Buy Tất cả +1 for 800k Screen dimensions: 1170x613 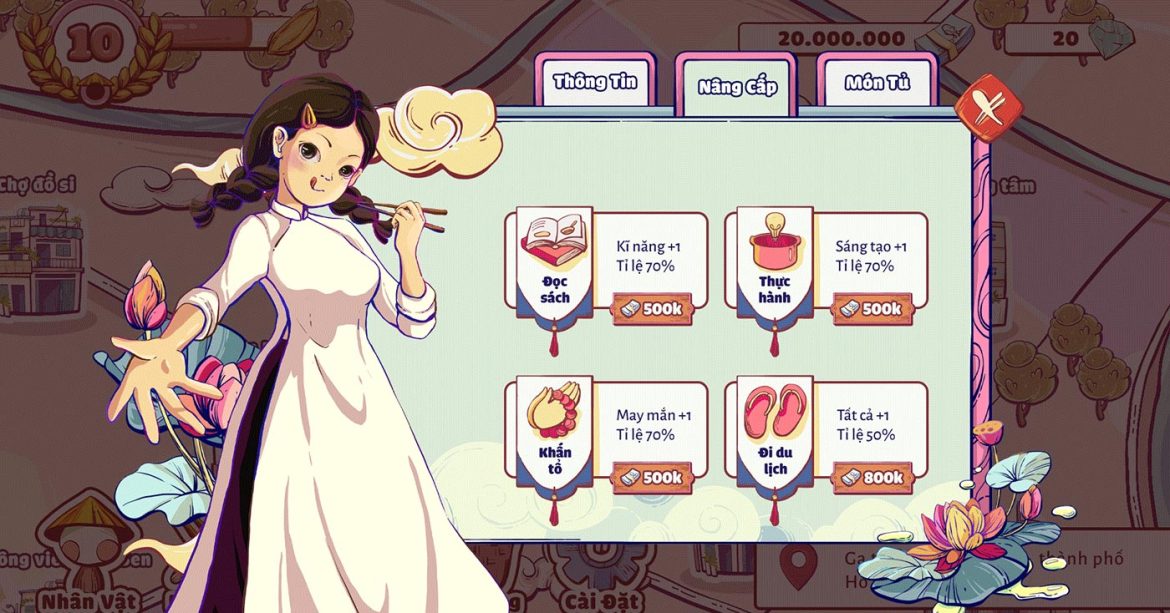(x=871, y=478)
